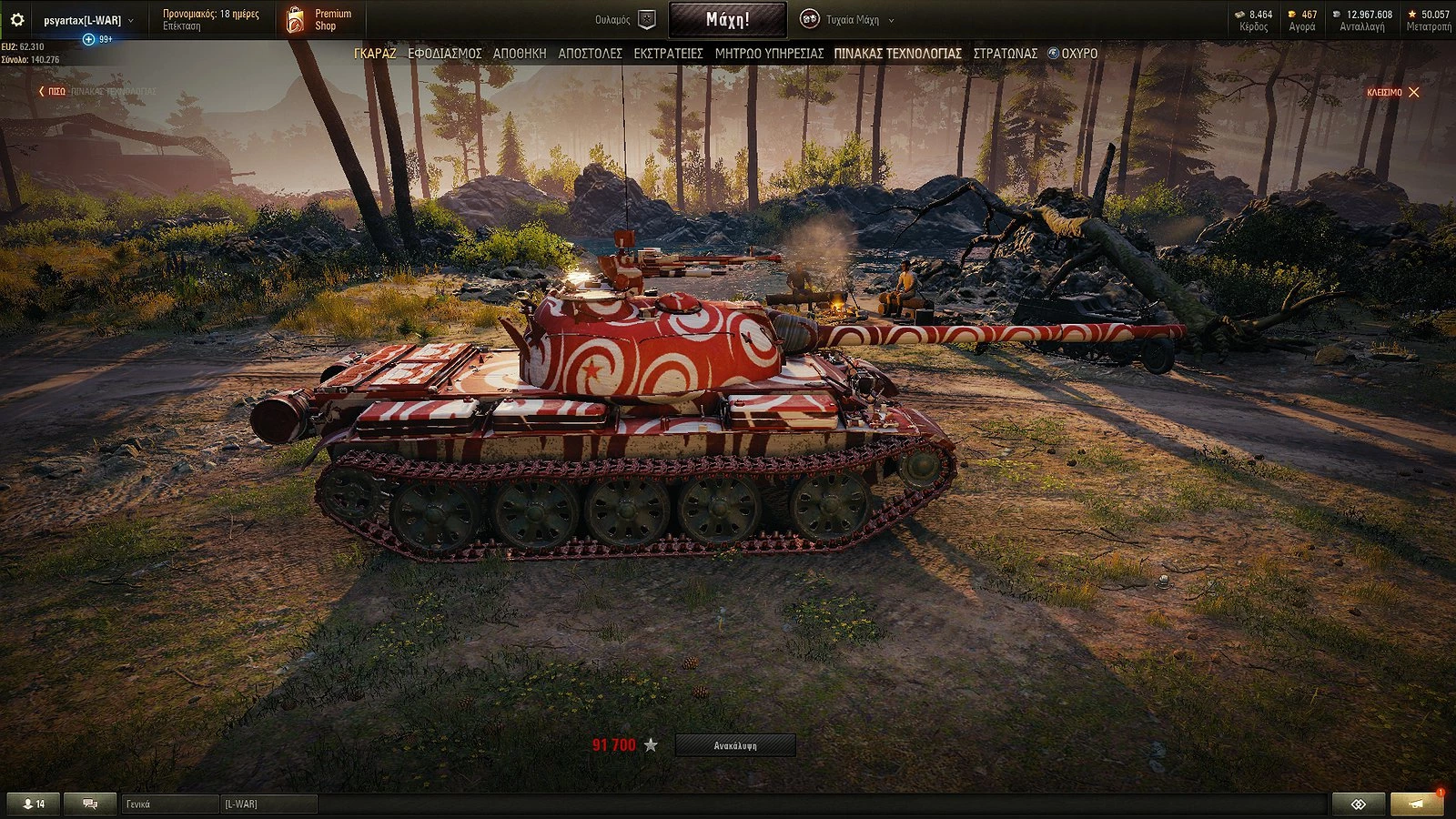
Task: Click the Ανακάλυψη research button
Action: (x=738, y=744)
